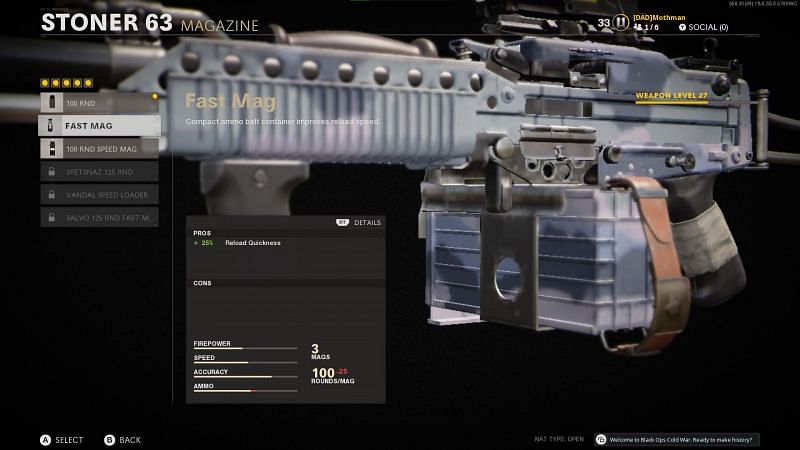Click the Select option in the footer
Screen dimensions: 800x450
pos(62,439)
